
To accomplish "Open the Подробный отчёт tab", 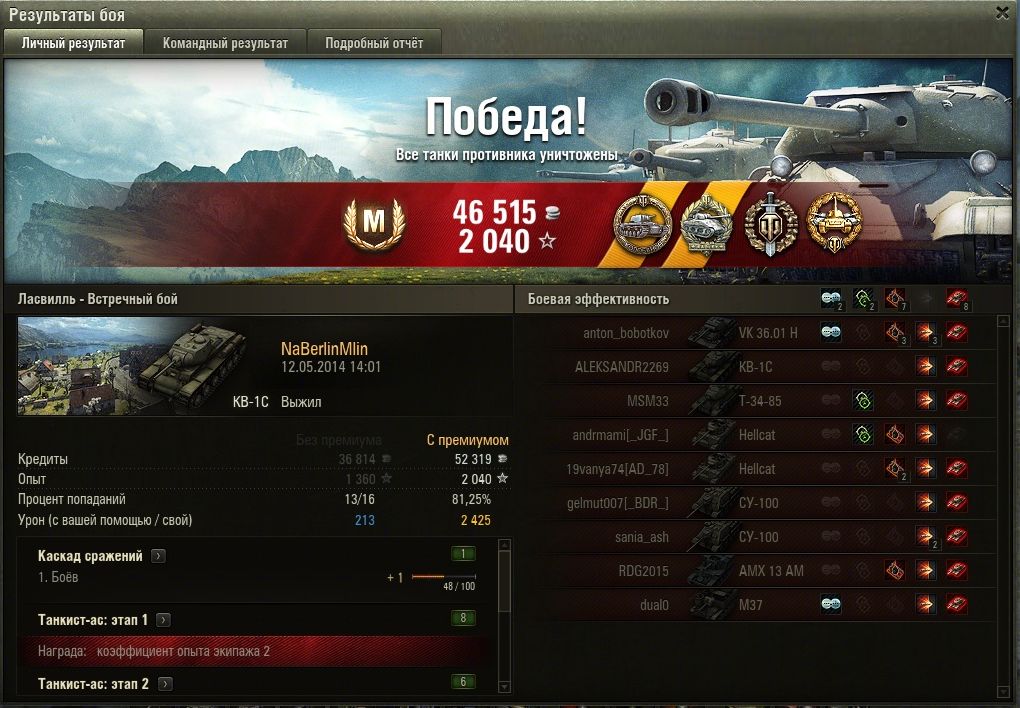I will [373, 43].
